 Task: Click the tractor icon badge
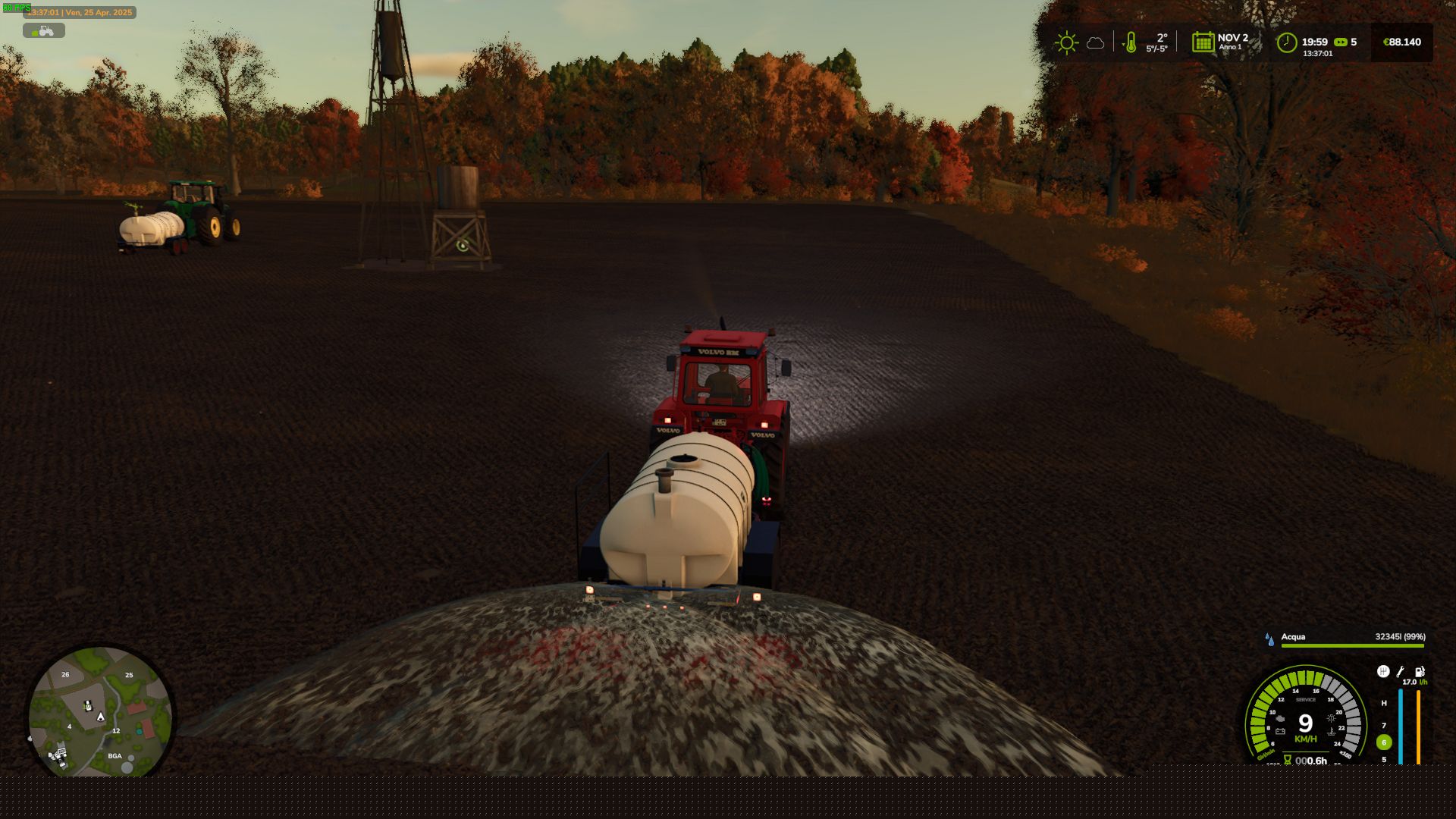pos(44,30)
